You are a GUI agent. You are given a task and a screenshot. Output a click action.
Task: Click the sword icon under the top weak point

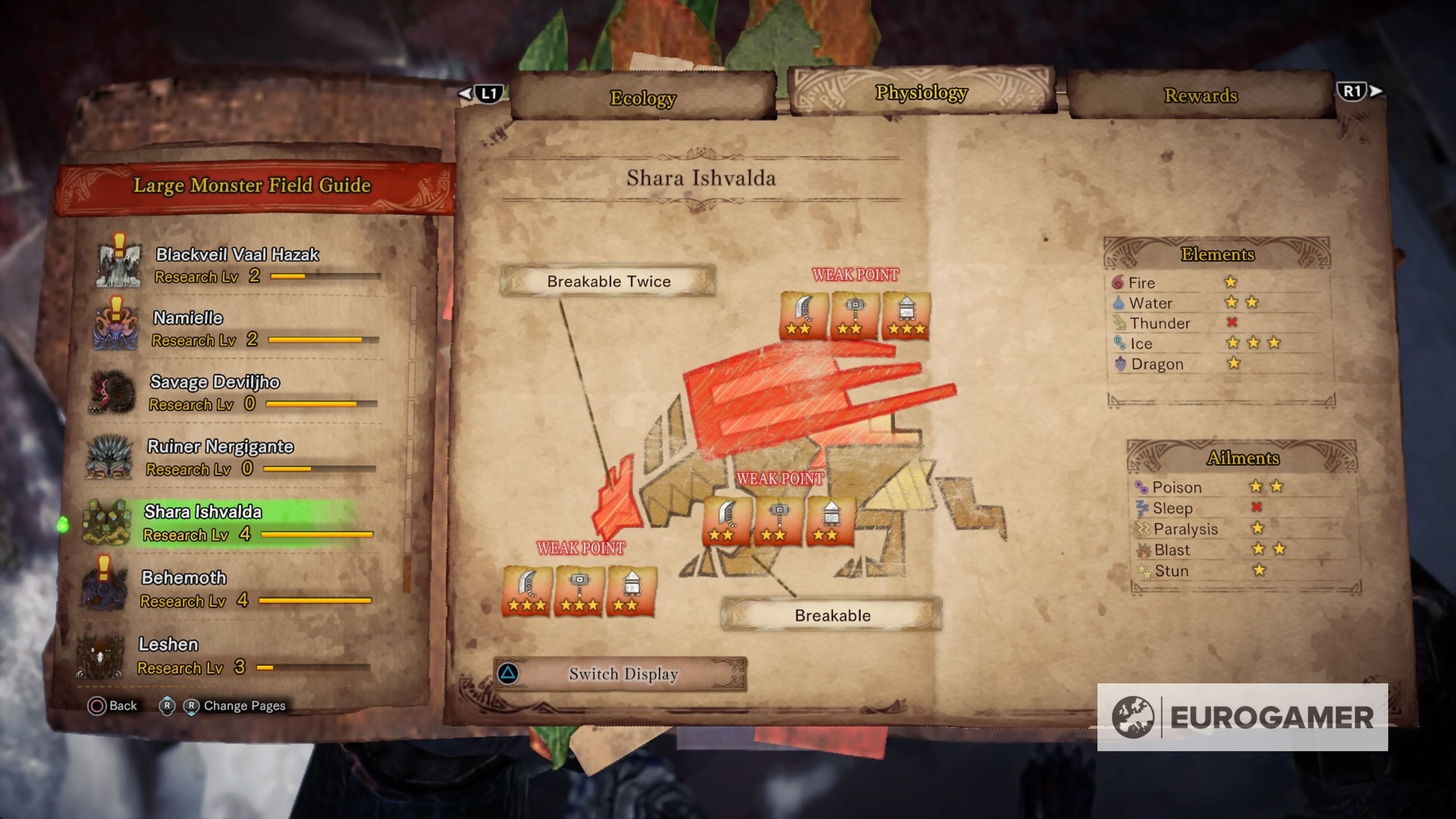(803, 315)
